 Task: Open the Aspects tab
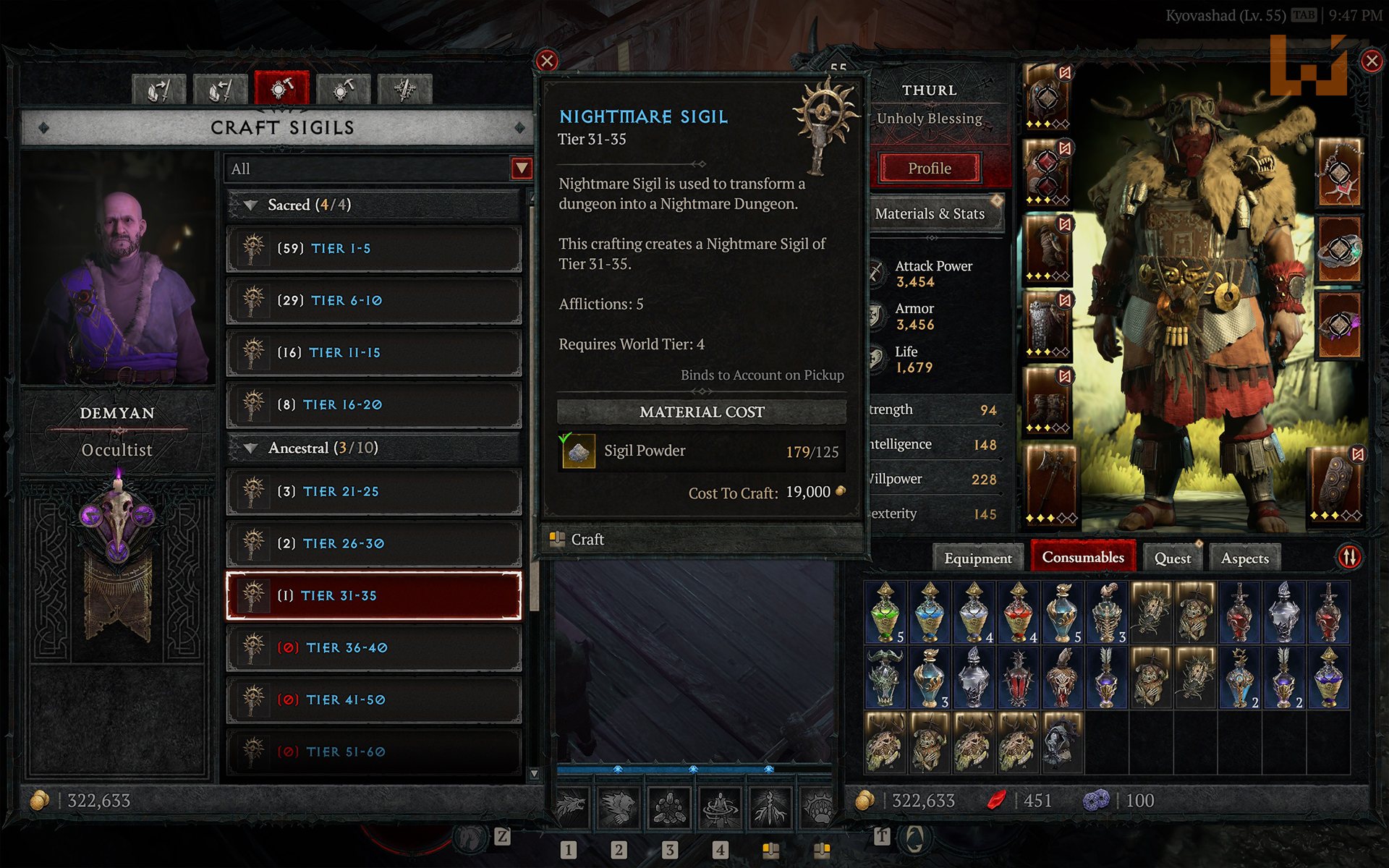coord(1244,558)
